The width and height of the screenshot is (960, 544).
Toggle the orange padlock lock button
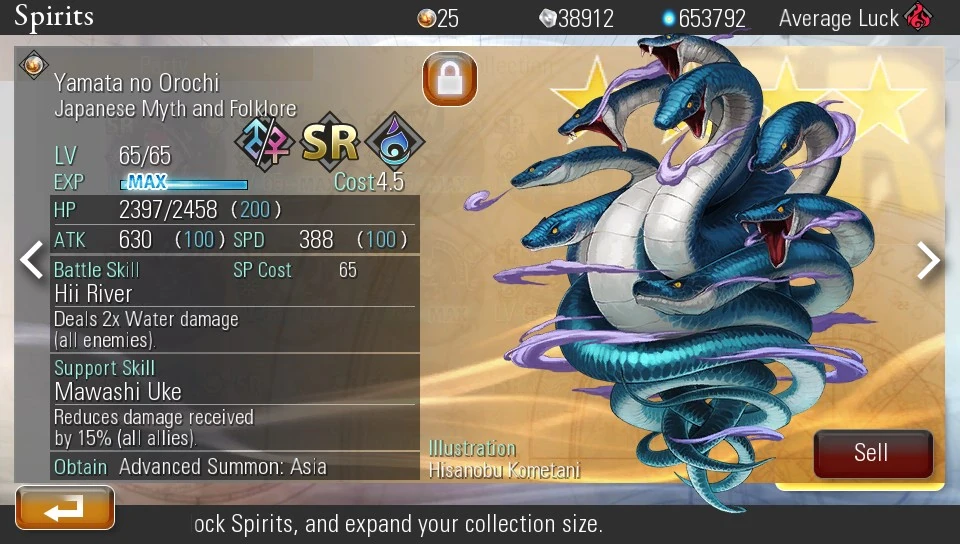point(449,79)
